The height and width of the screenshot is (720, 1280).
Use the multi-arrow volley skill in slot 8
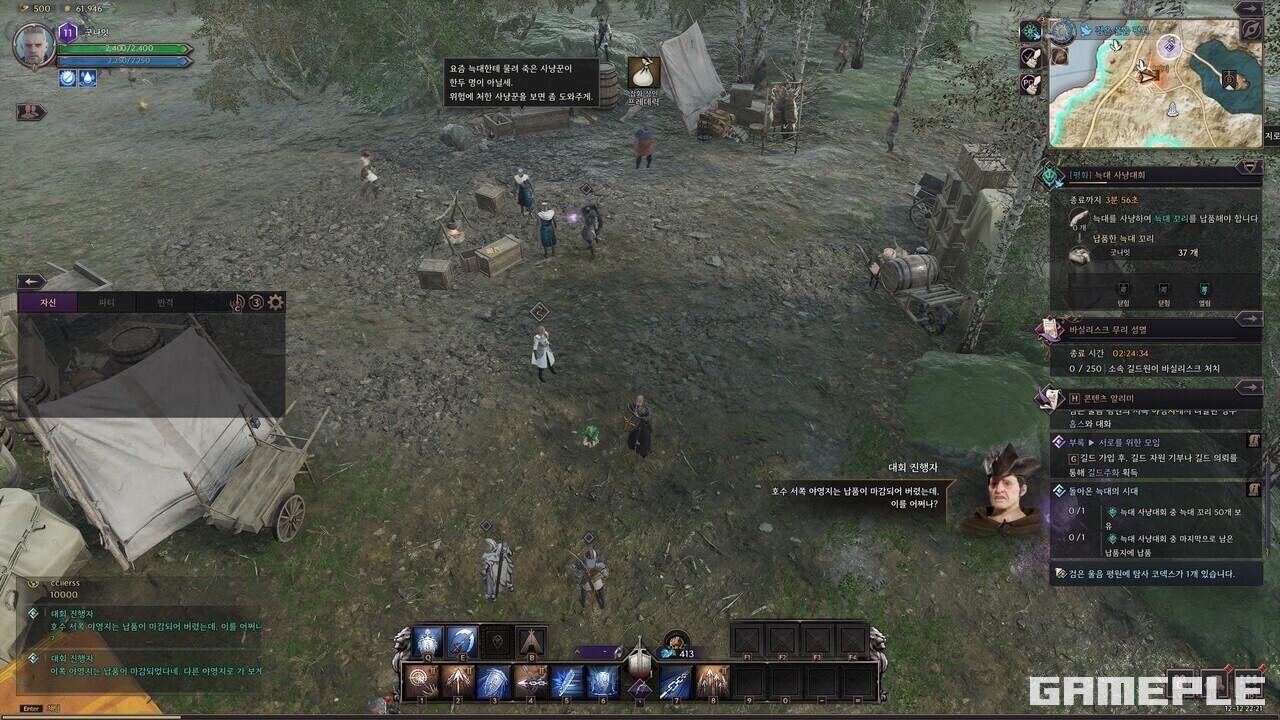point(713,682)
